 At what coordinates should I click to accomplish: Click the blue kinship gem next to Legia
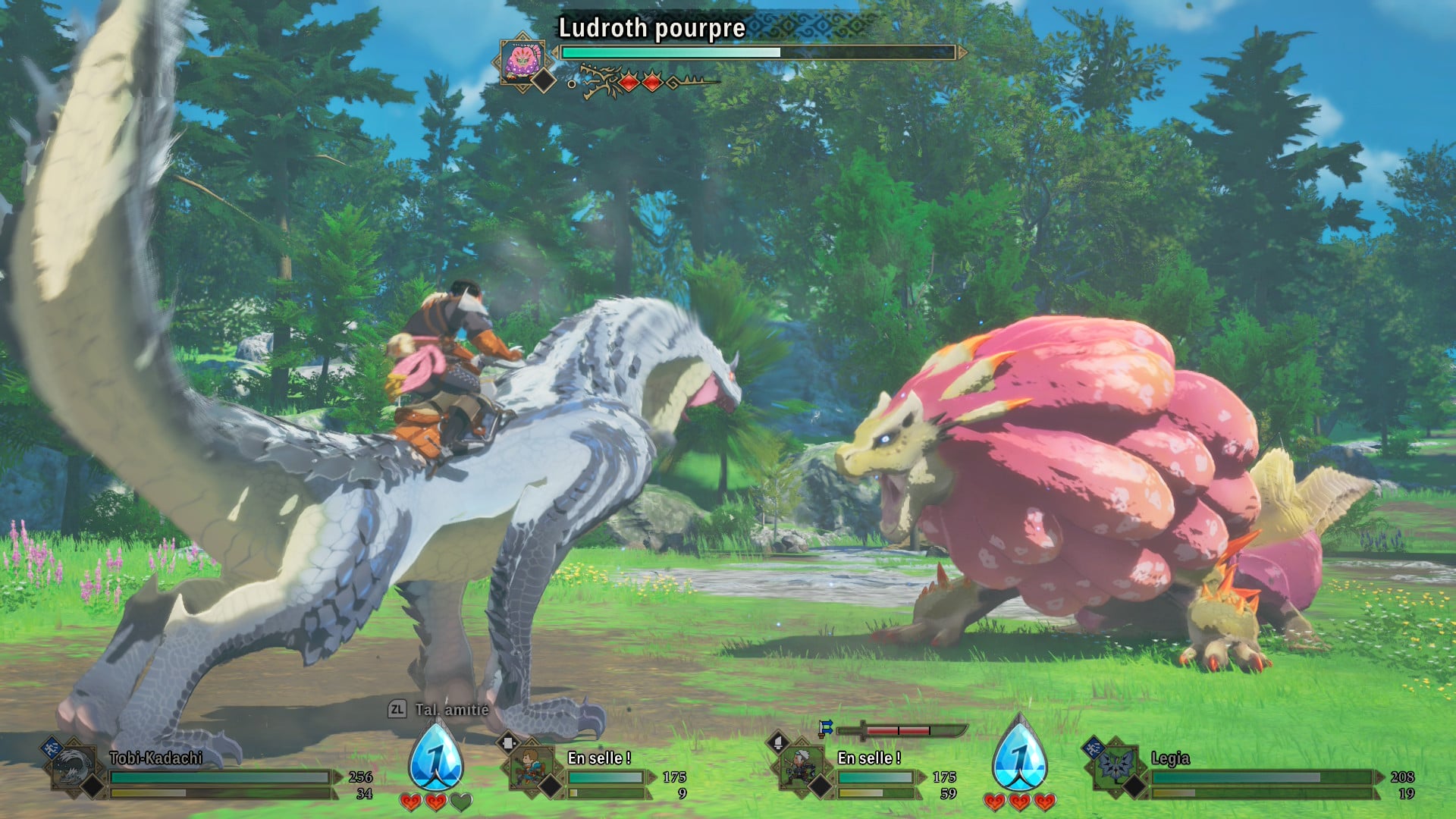[x=1019, y=756]
